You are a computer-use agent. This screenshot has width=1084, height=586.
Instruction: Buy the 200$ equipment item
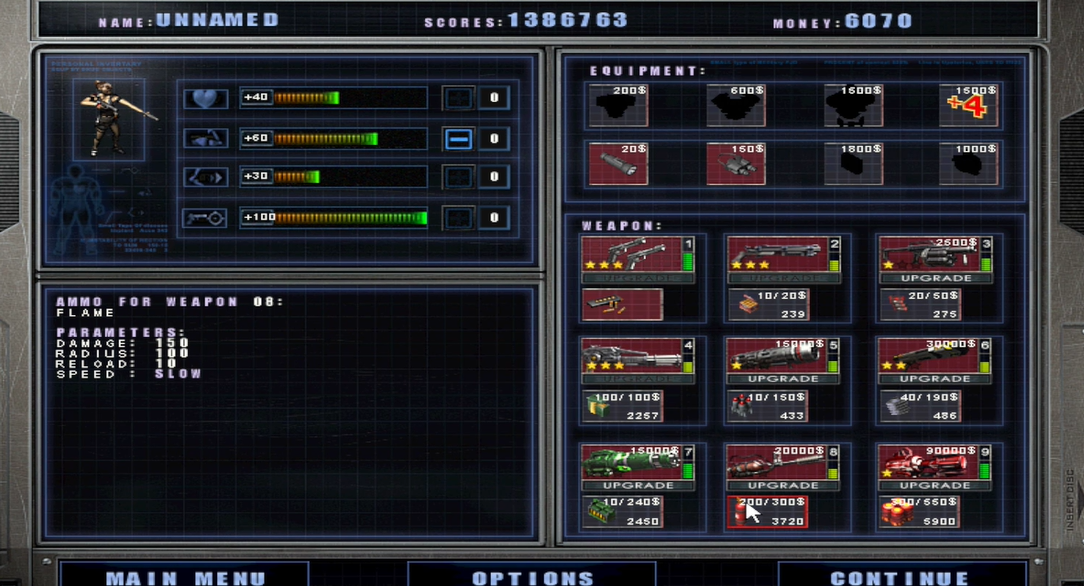[x=617, y=105]
